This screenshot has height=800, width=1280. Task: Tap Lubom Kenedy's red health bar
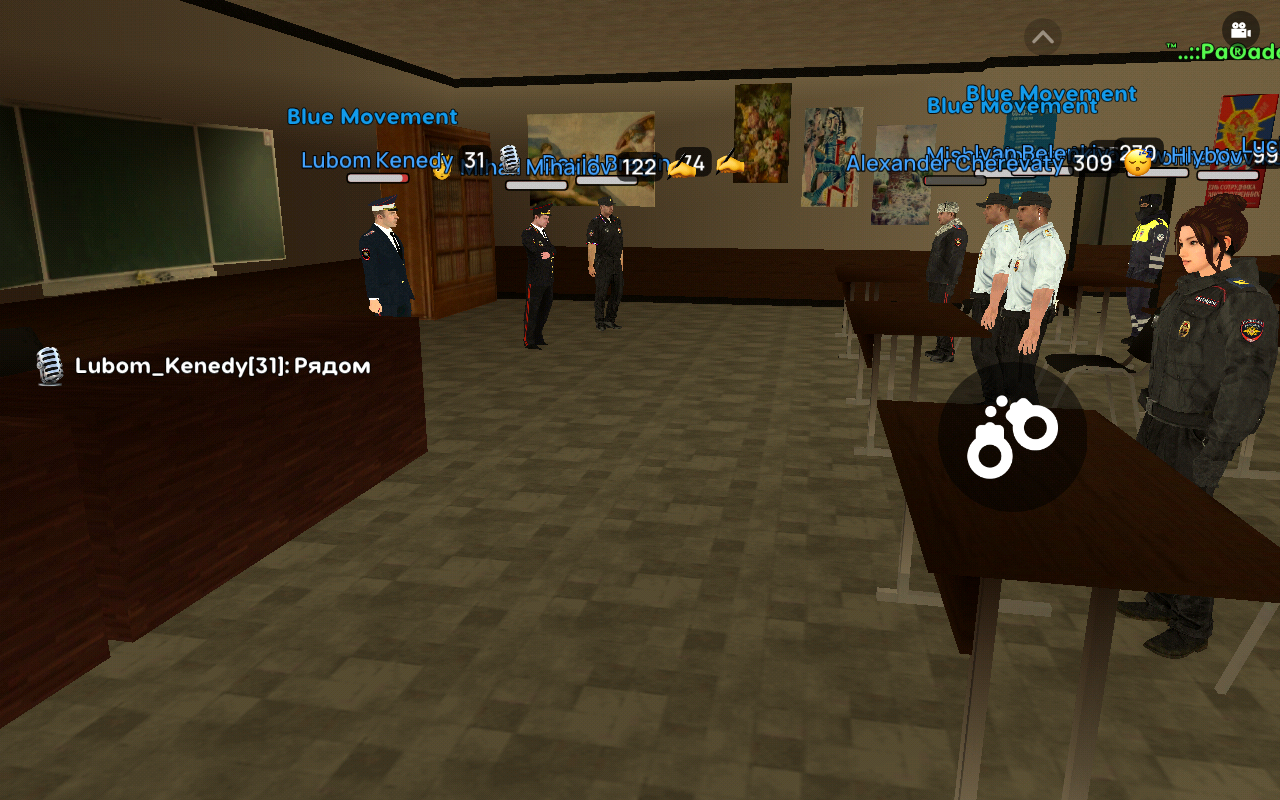tap(377, 179)
